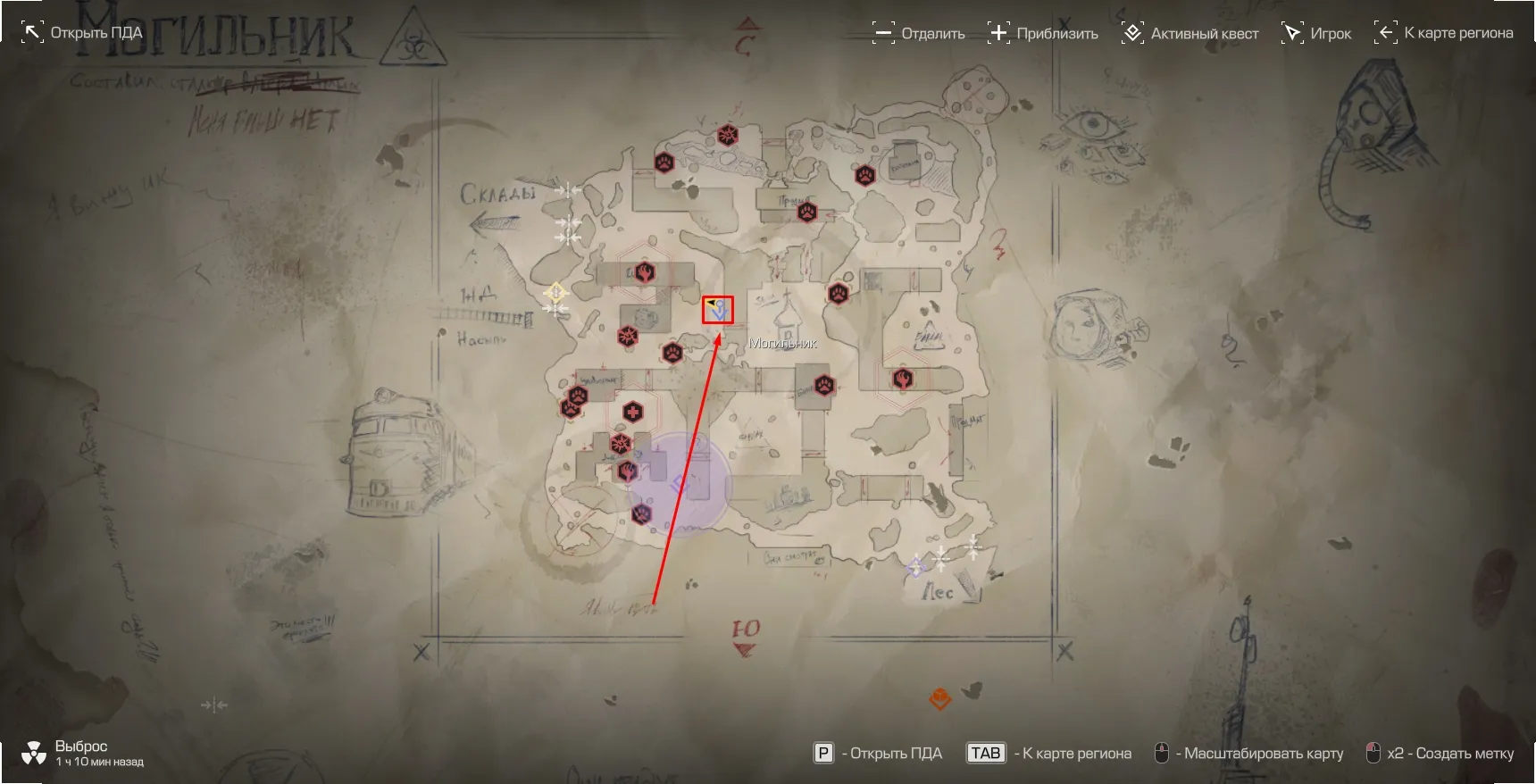Select the purple quest zone circle
The height and width of the screenshot is (784, 1536).
(680, 485)
